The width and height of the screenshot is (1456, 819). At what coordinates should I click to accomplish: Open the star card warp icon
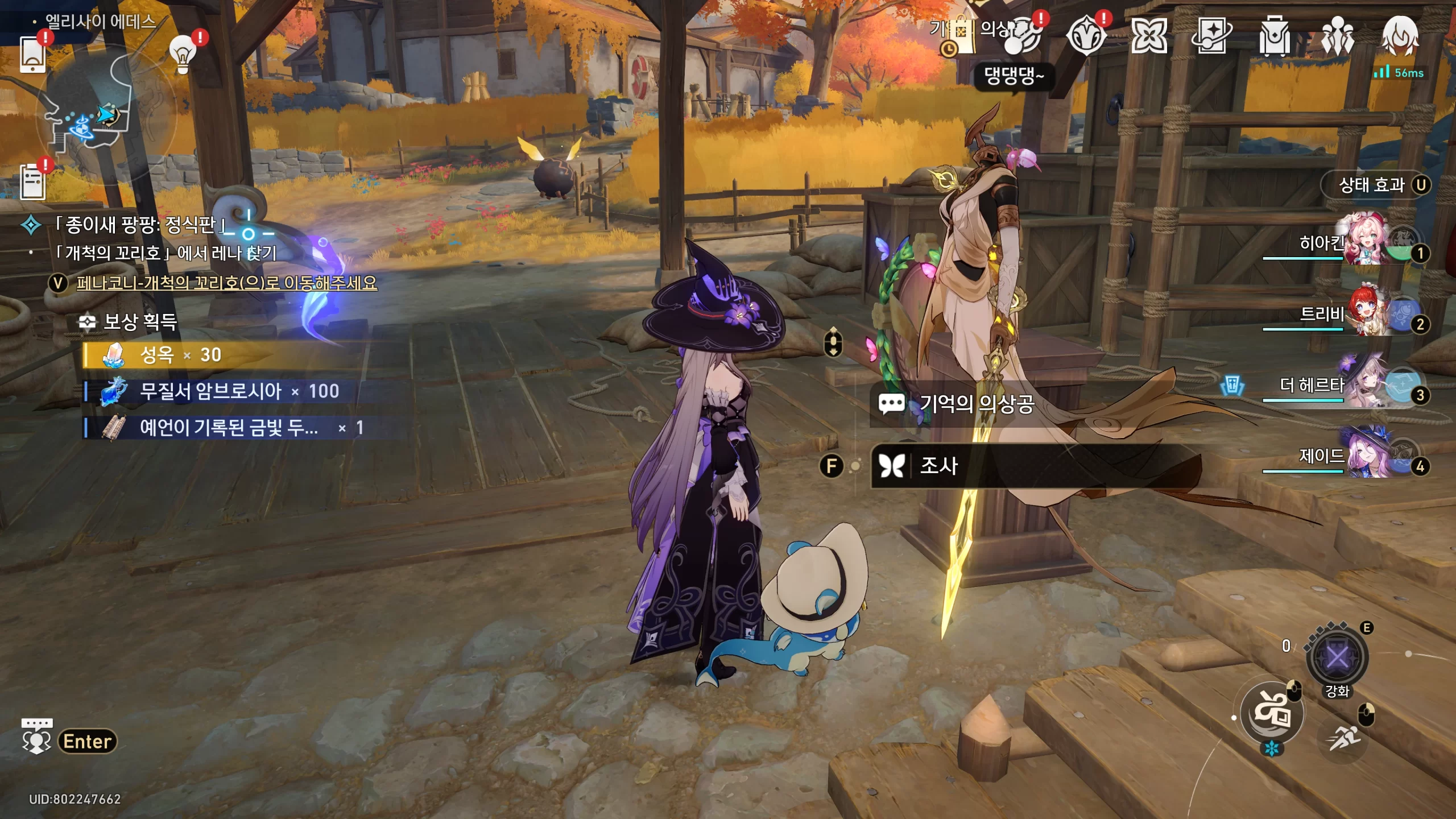[x=1211, y=35]
